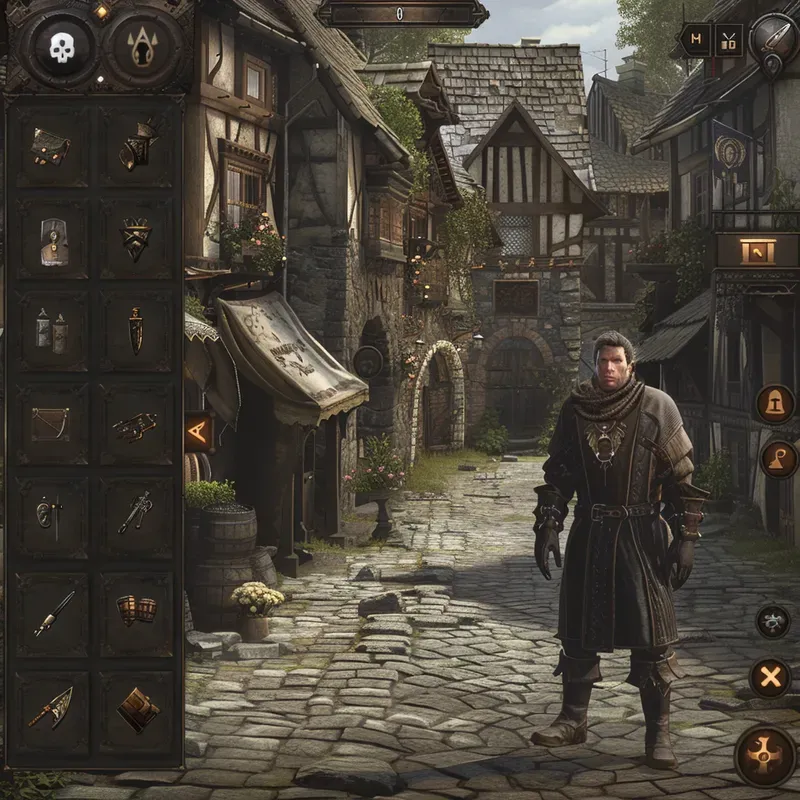This screenshot has width=800, height=800.
Task: Choose the armored gauntlet item slot
Action: tap(138, 146)
